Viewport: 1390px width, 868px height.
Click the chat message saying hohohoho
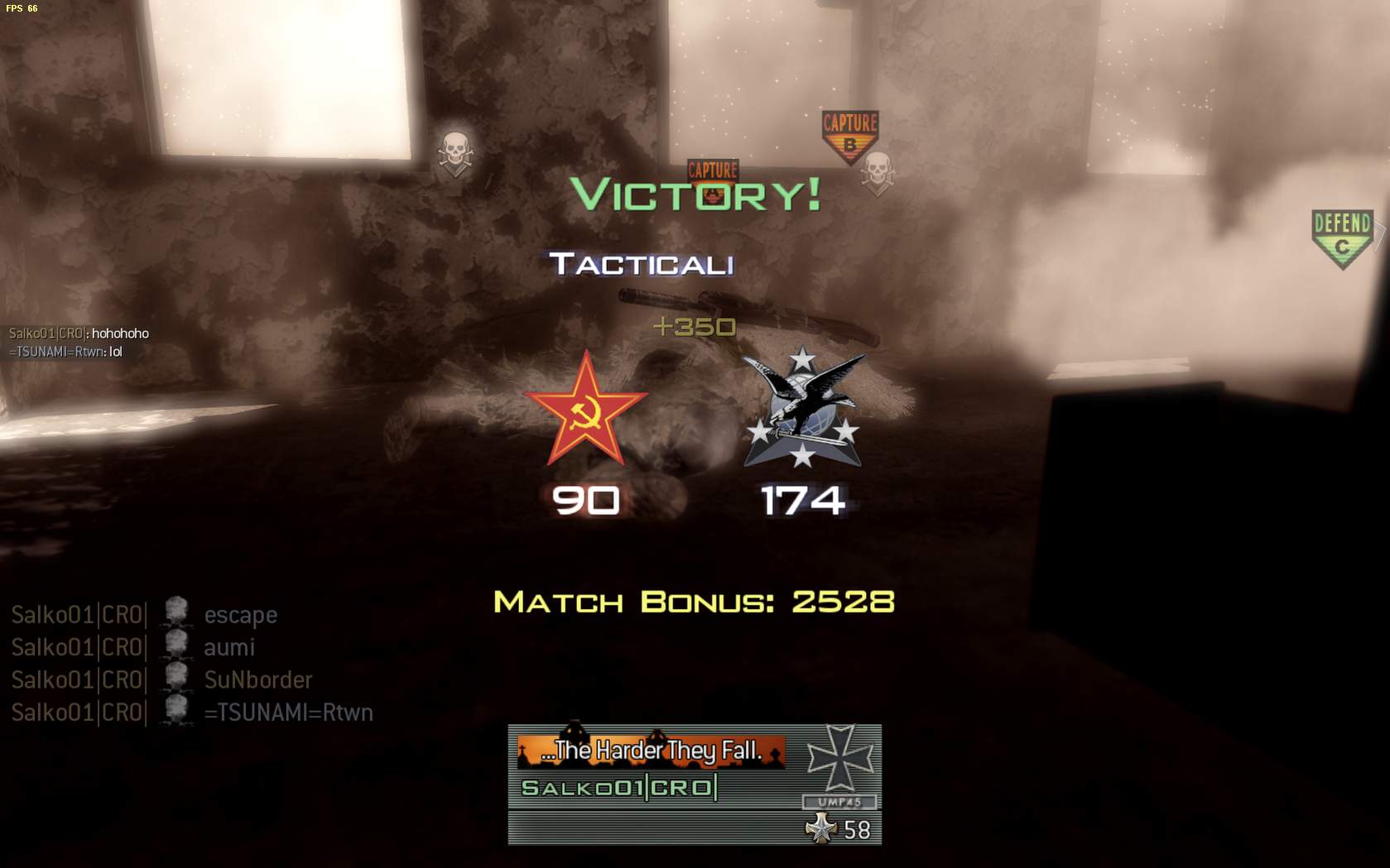point(79,333)
